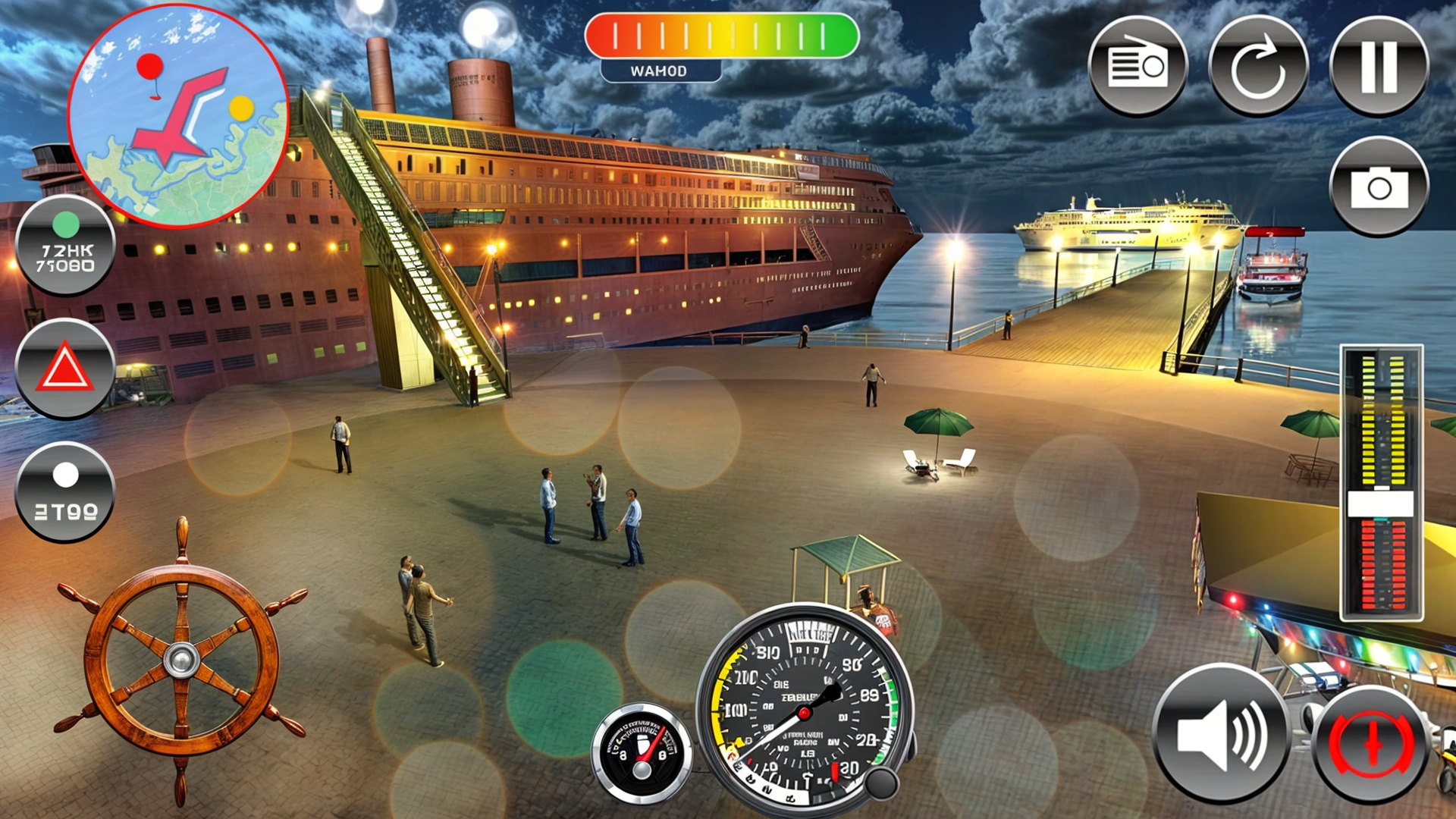
Task: Click the WAHOD label under the gauge bar
Action: tap(658, 71)
